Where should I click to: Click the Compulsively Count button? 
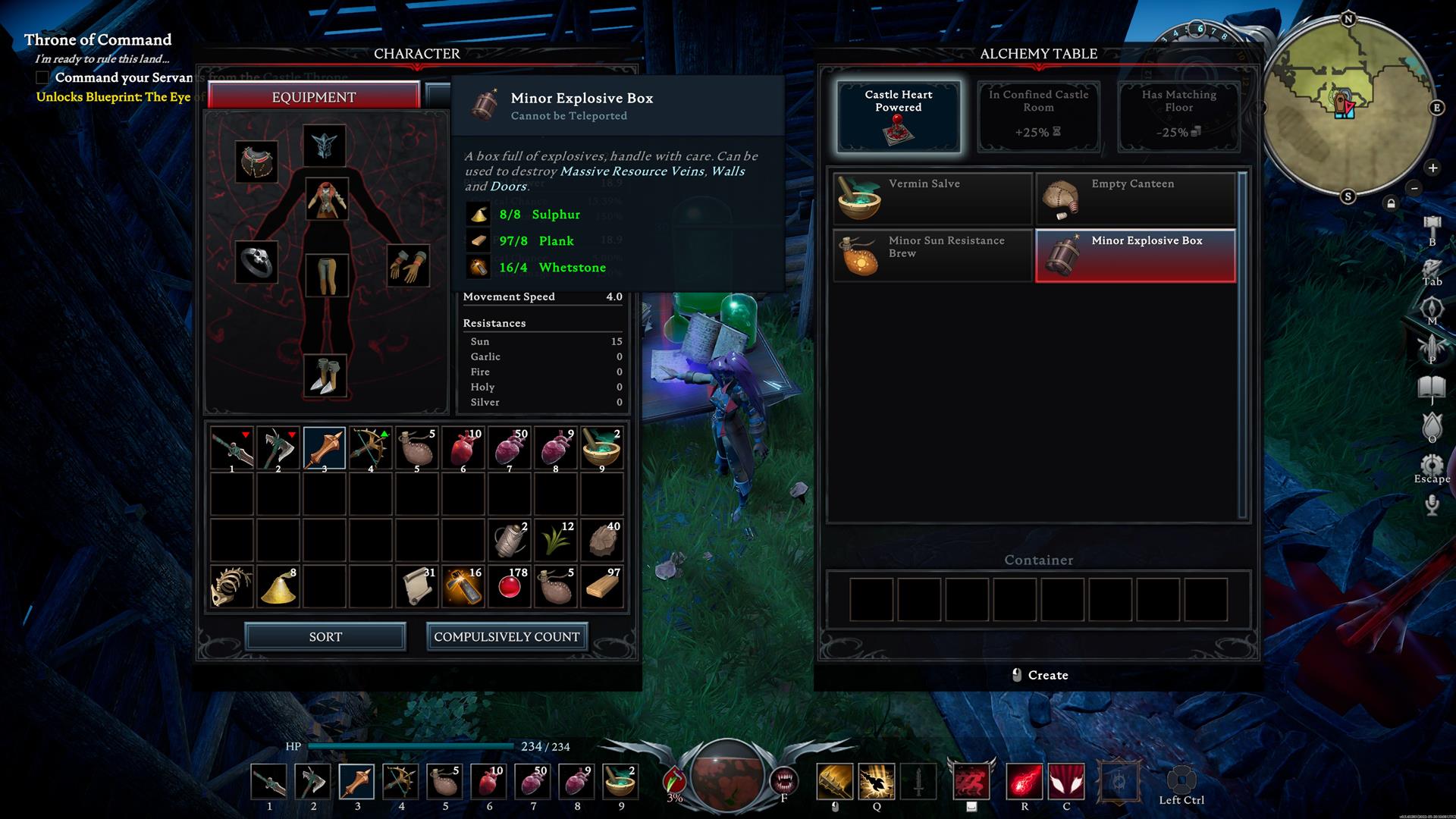point(507,637)
